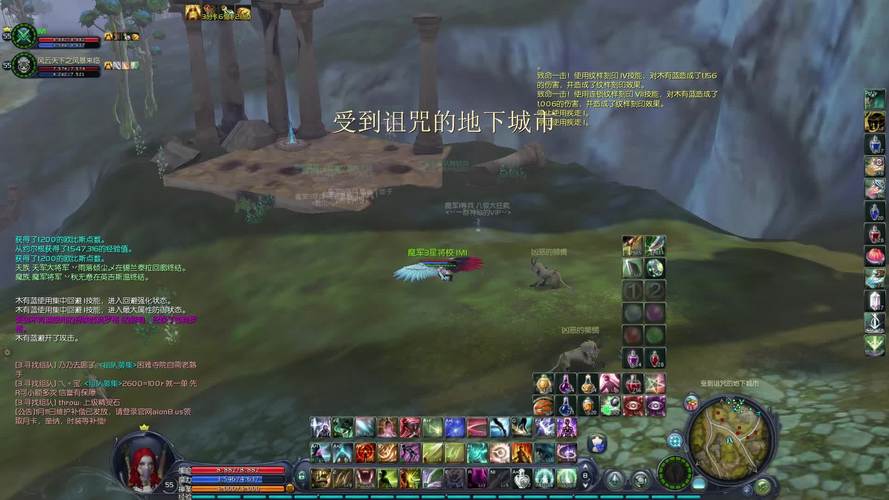This screenshot has width=889, height=500.
Task: Click the round gear button left of minimap
Action: click(675, 440)
